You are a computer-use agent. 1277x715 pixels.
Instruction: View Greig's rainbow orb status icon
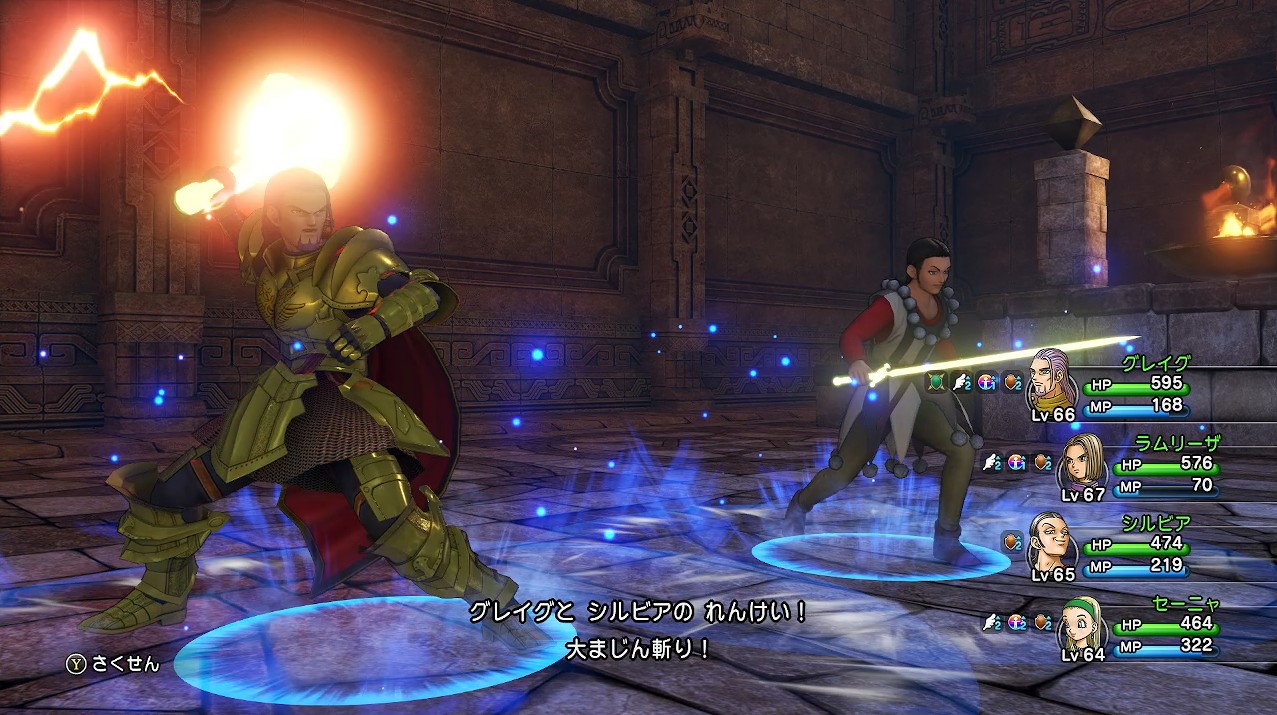point(987,381)
